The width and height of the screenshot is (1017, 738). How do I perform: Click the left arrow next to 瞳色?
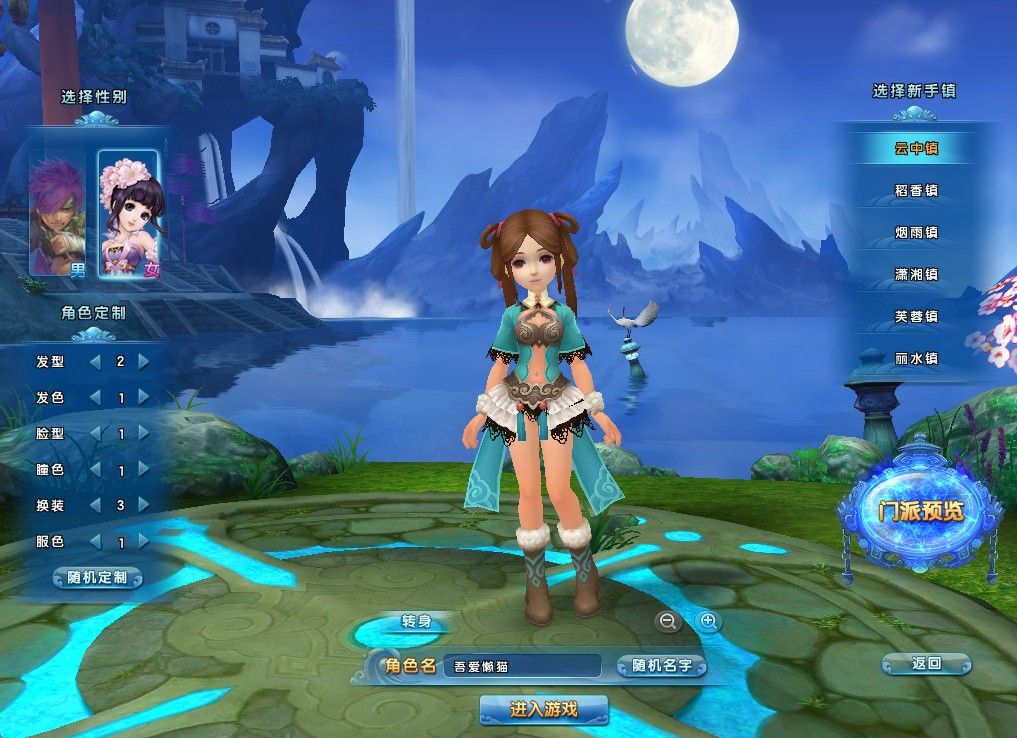point(96,469)
